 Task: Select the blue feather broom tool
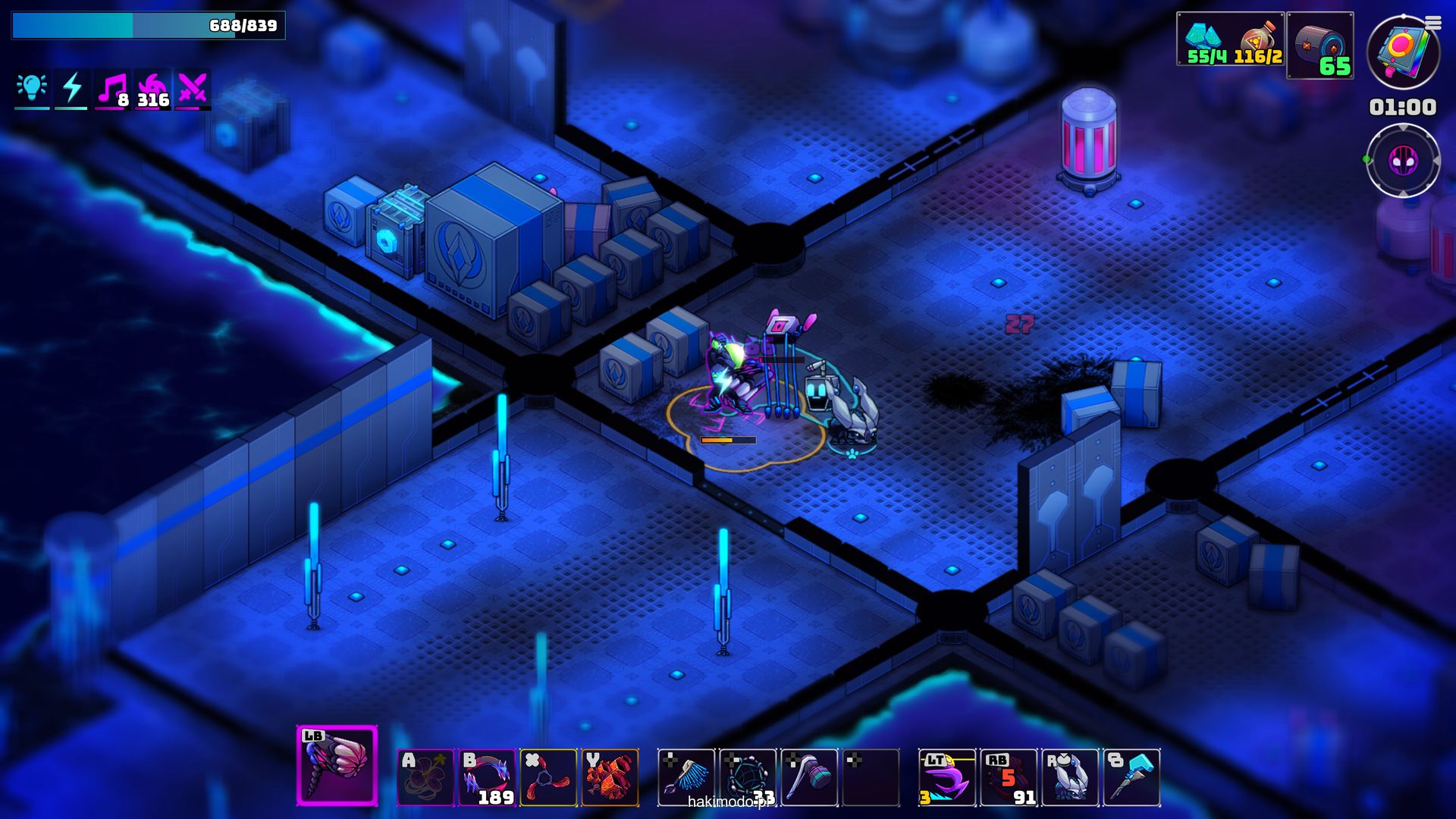(x=686, y=777)
